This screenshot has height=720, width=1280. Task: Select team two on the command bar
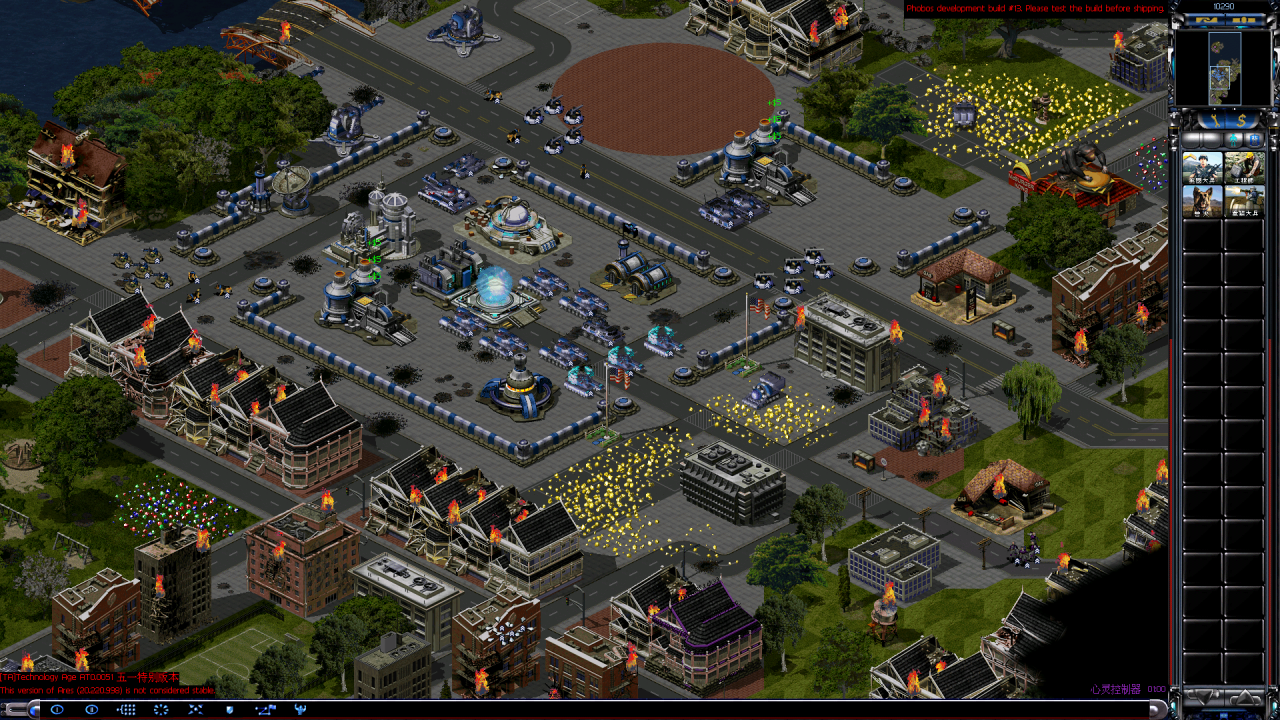92,709
